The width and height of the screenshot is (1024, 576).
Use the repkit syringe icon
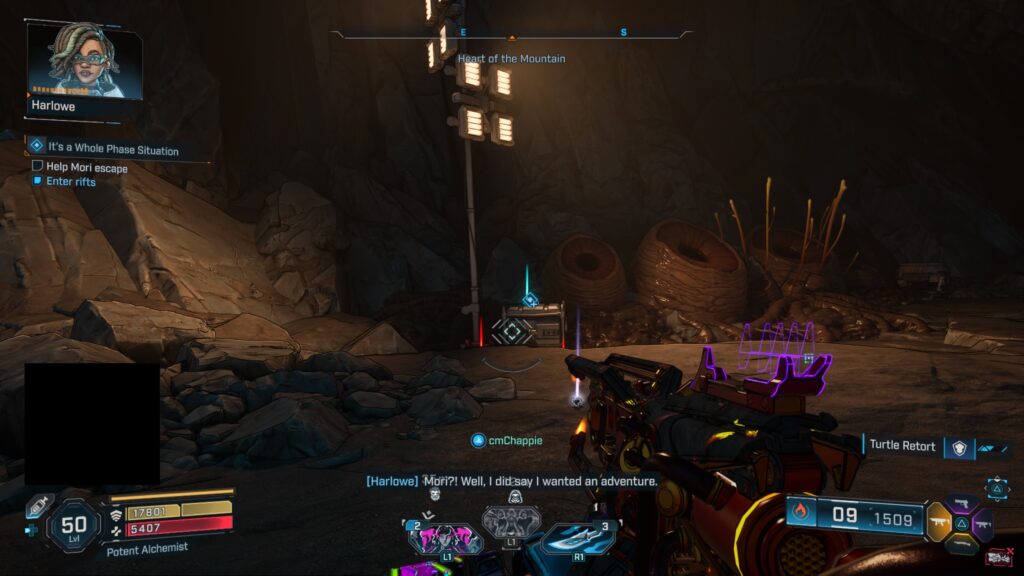click(38, 507)
